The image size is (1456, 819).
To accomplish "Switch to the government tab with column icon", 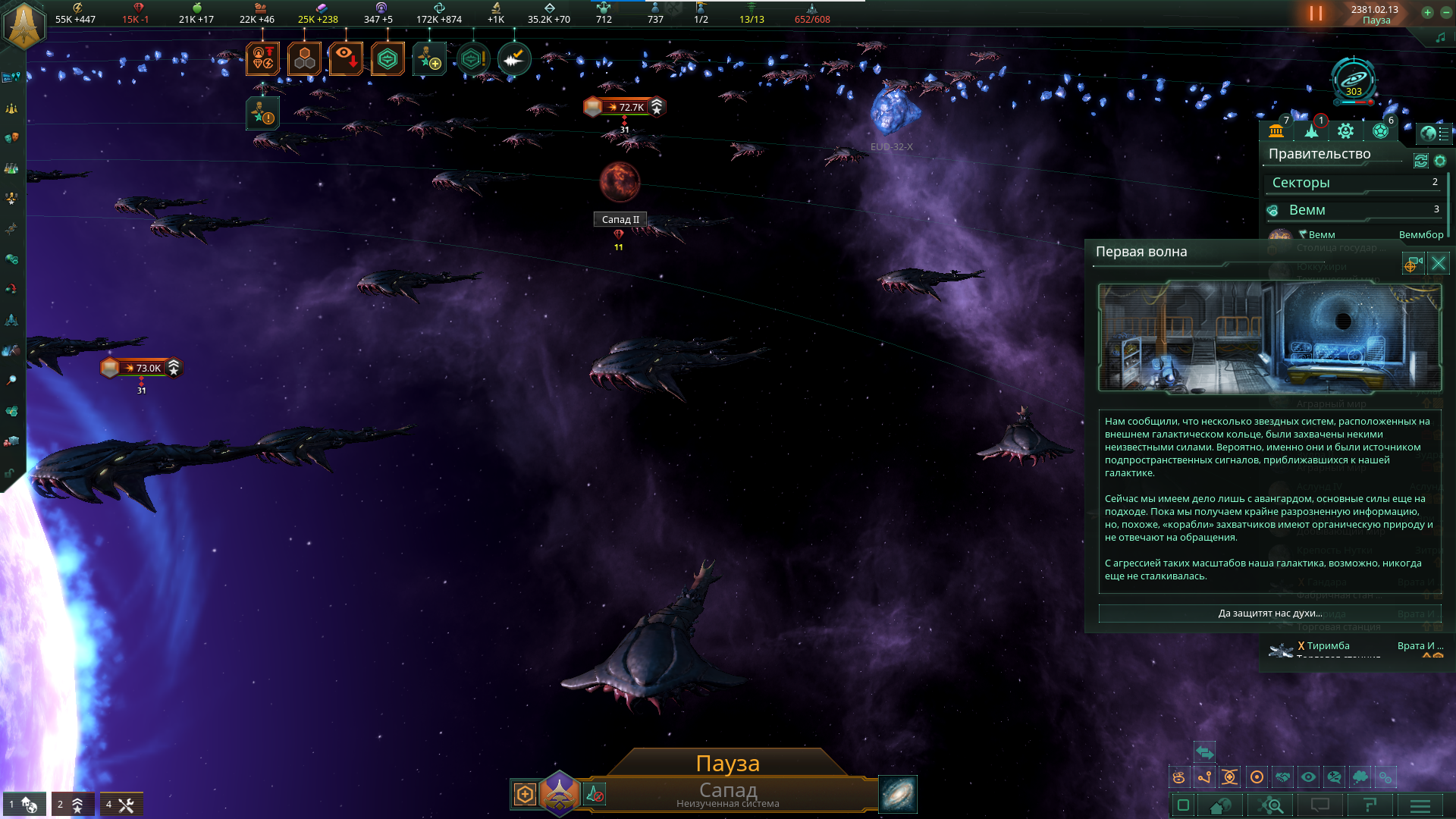I will tap(1276, 131).
